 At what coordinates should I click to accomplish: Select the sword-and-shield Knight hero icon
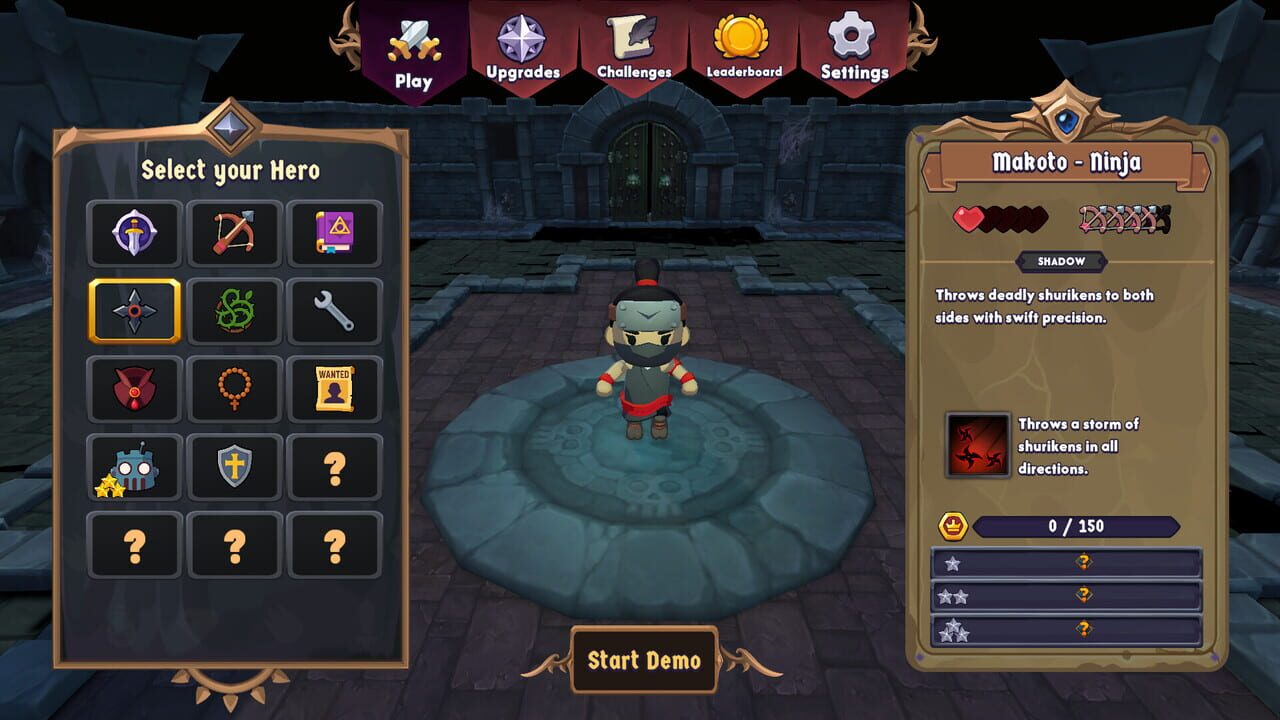click(134, 233)
